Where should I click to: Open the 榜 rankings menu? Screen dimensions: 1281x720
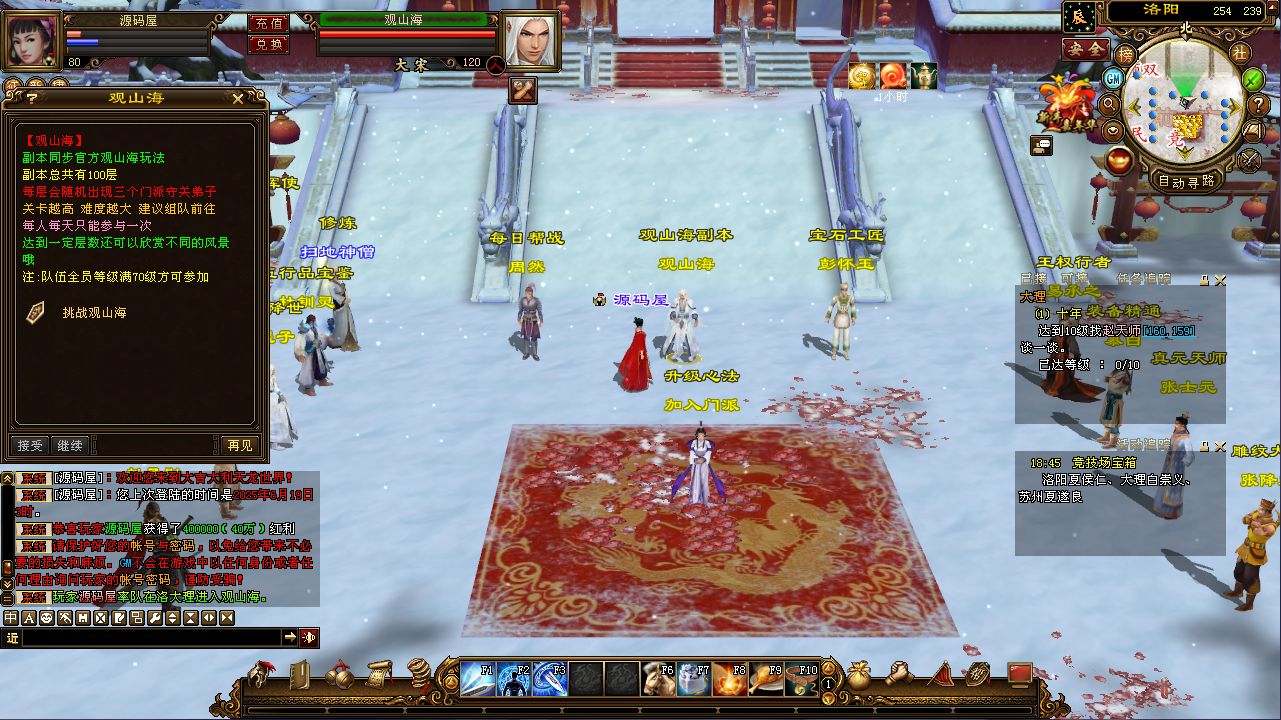point(1124,52)
